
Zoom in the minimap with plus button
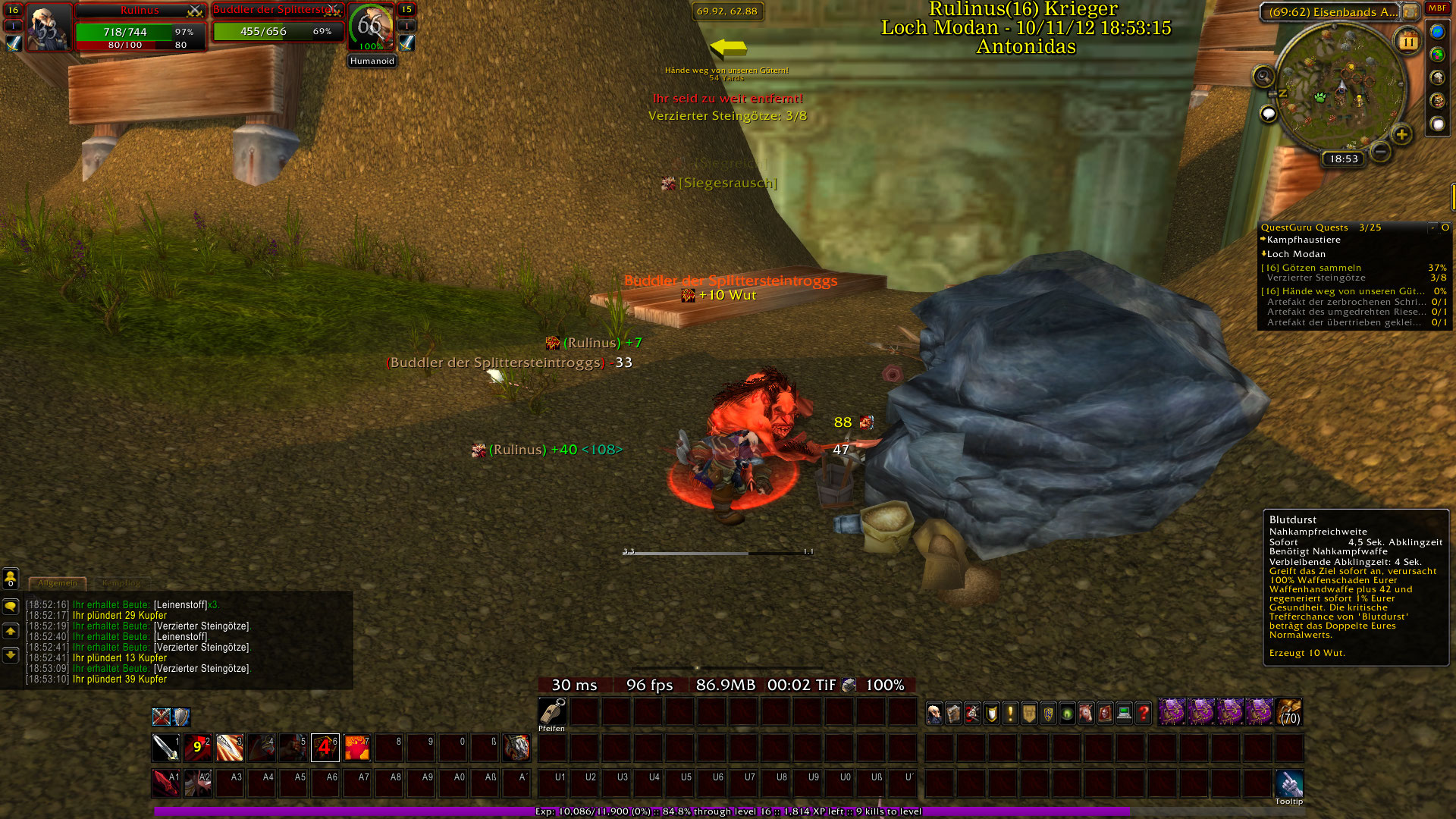tap(1401, 135)
